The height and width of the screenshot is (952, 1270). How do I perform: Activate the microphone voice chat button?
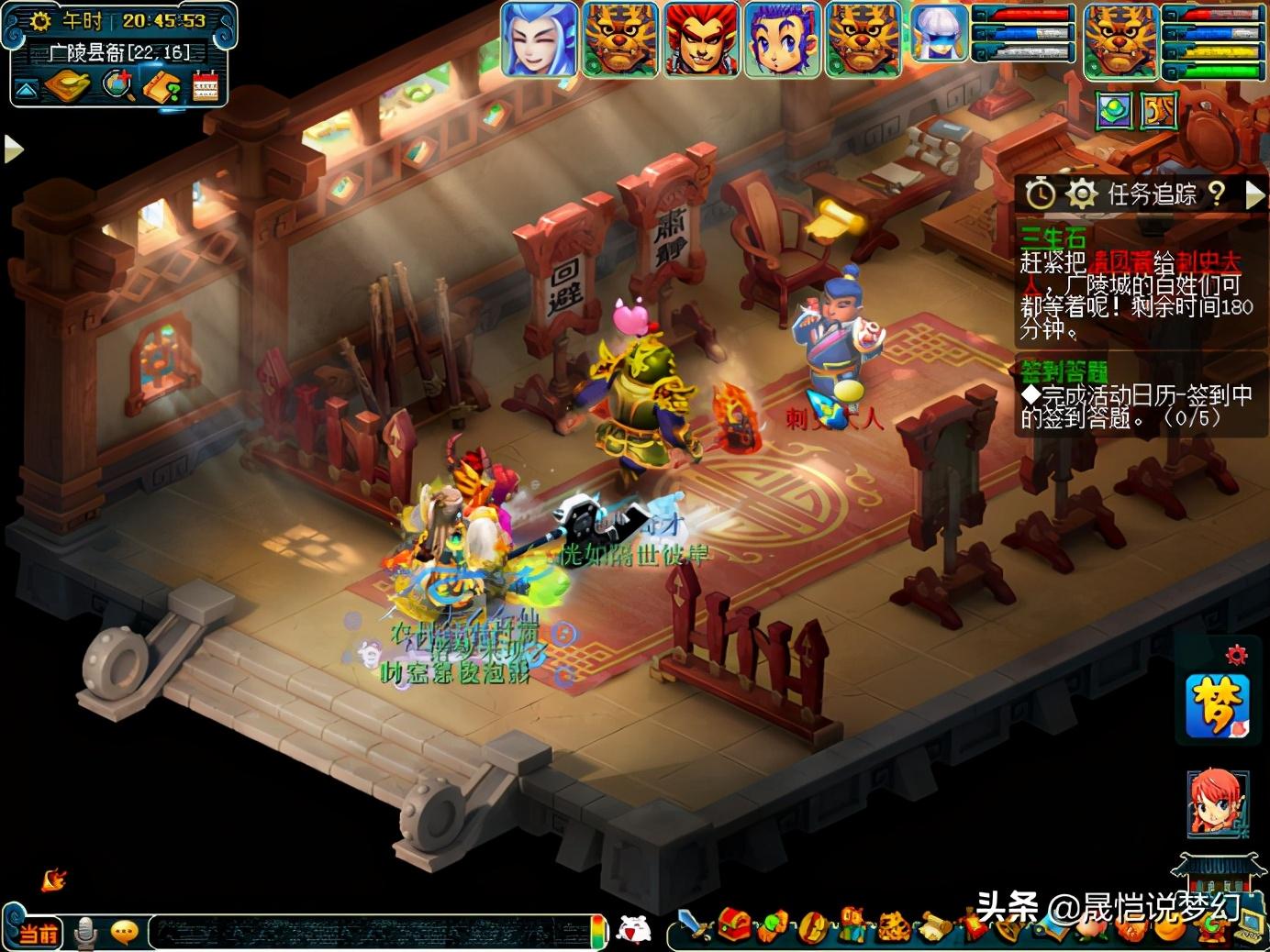tap(85, 932)
